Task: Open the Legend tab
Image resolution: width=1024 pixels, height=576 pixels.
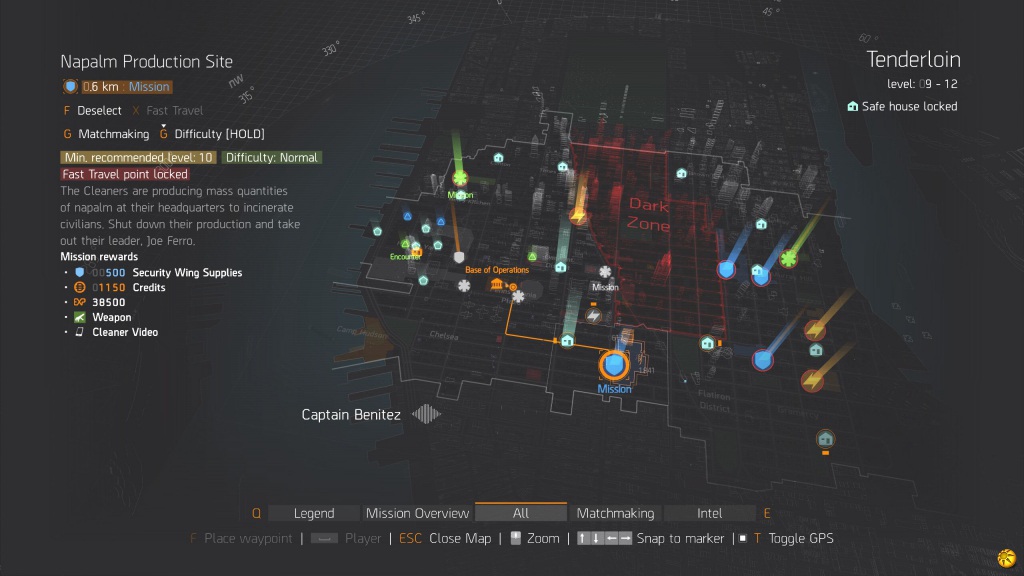Action: coord(314,513)
